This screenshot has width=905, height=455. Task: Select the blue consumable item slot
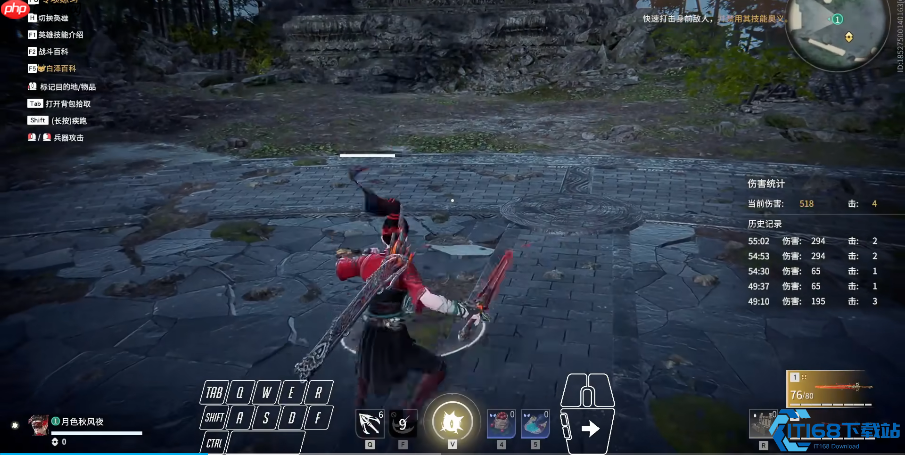click(535, 424)
